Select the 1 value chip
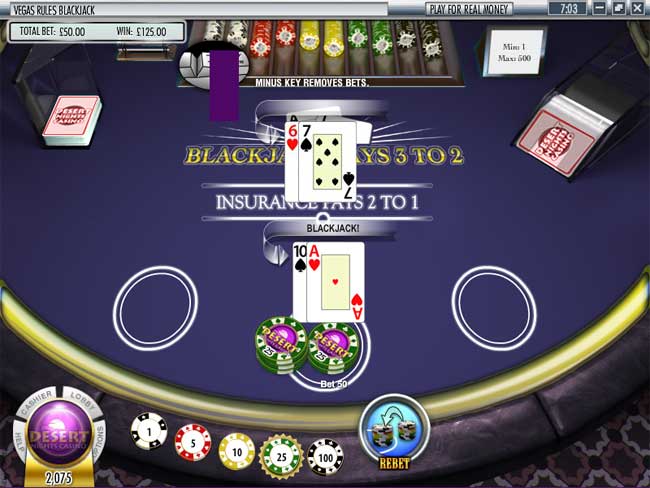 [x=148, y=431]
